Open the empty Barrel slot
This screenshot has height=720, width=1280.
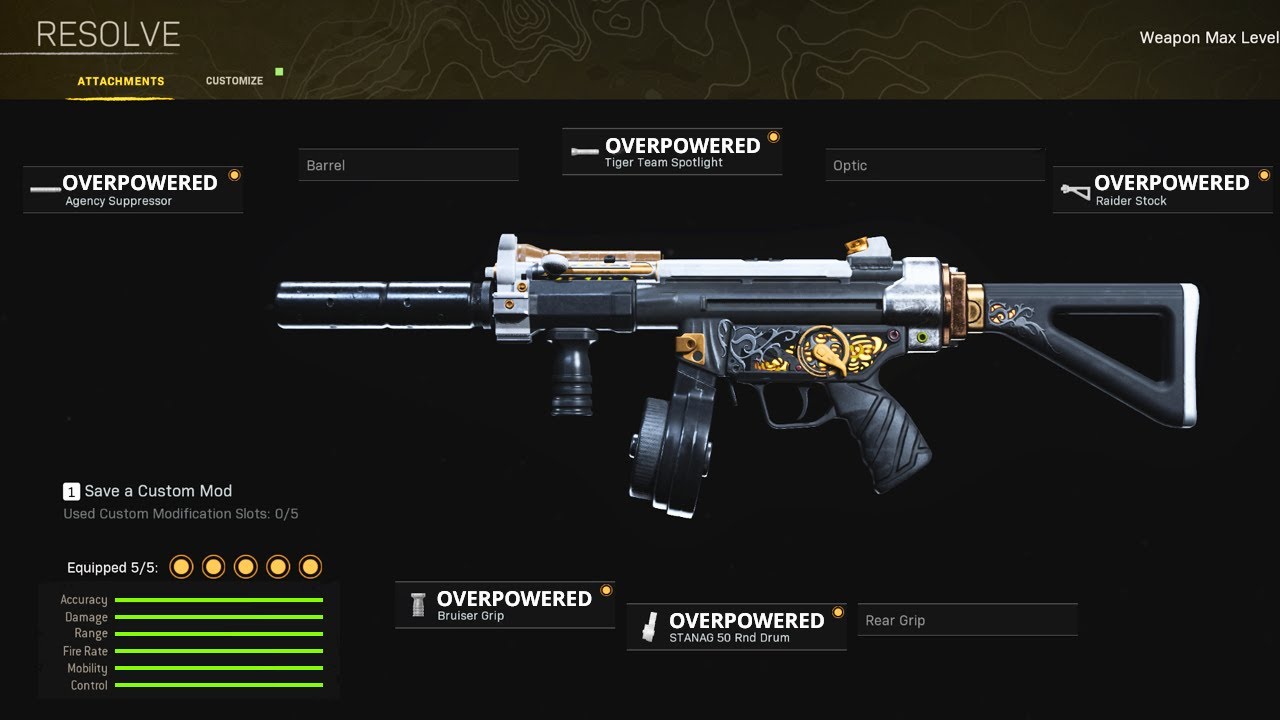click(408, 165)
